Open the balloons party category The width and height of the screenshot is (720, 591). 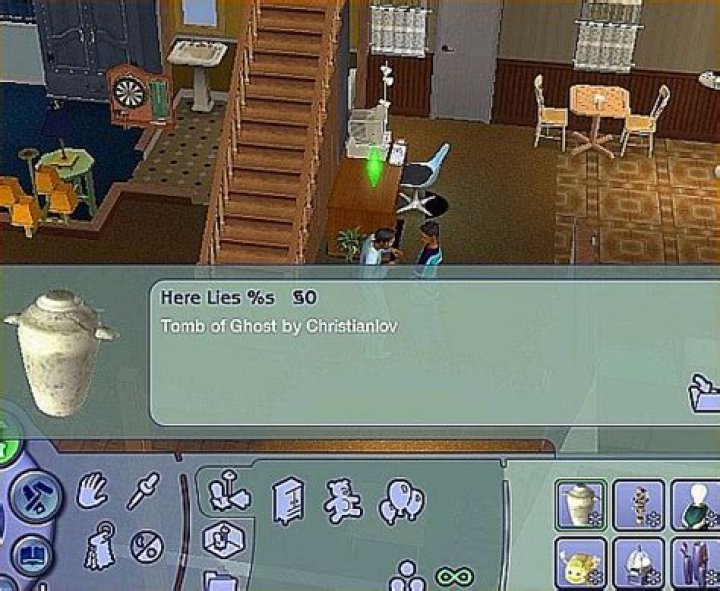(x=400, y=500)
